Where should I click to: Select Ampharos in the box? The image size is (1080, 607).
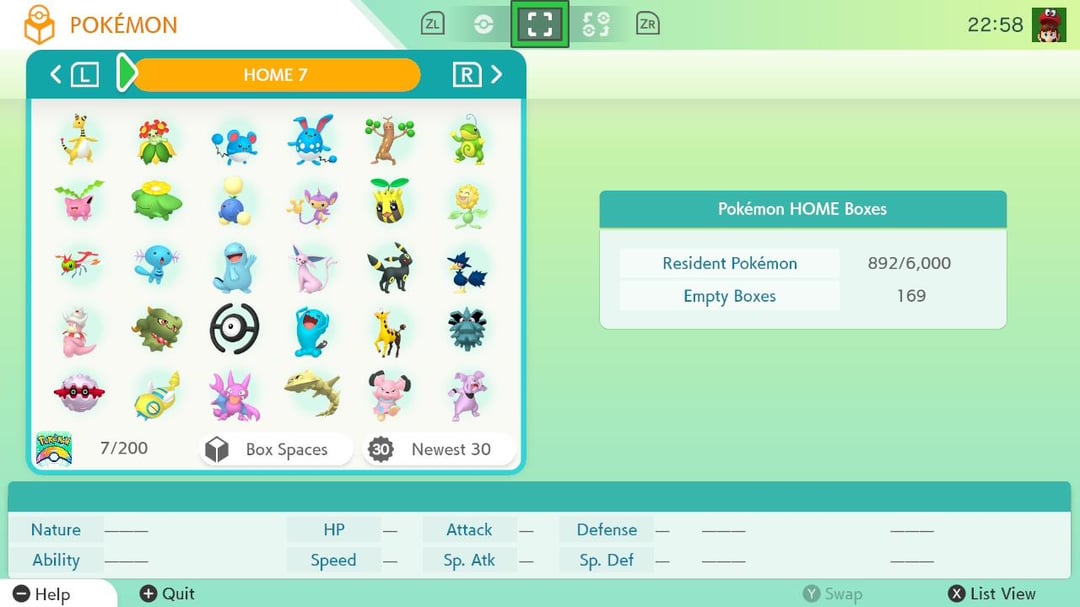77,140
